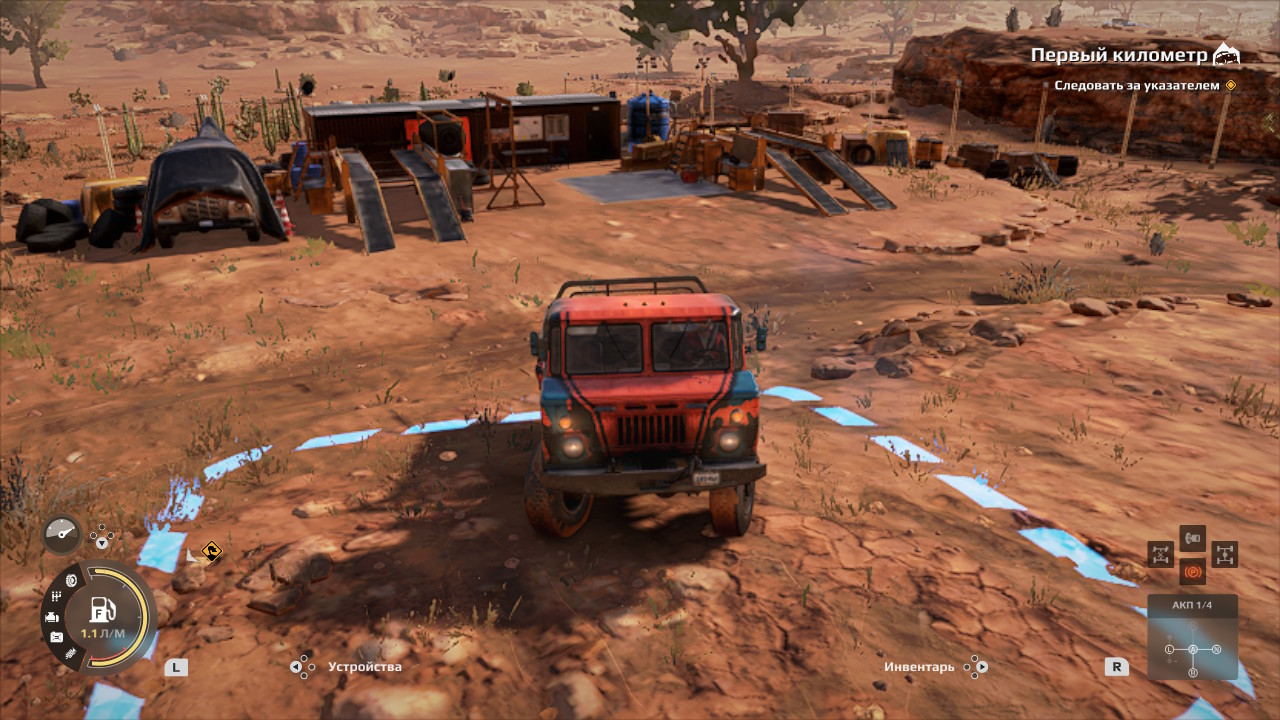
Task: Open the АКП 1/4 gearbox panel
Action: pyautogui.click(x=1192, y=637)
